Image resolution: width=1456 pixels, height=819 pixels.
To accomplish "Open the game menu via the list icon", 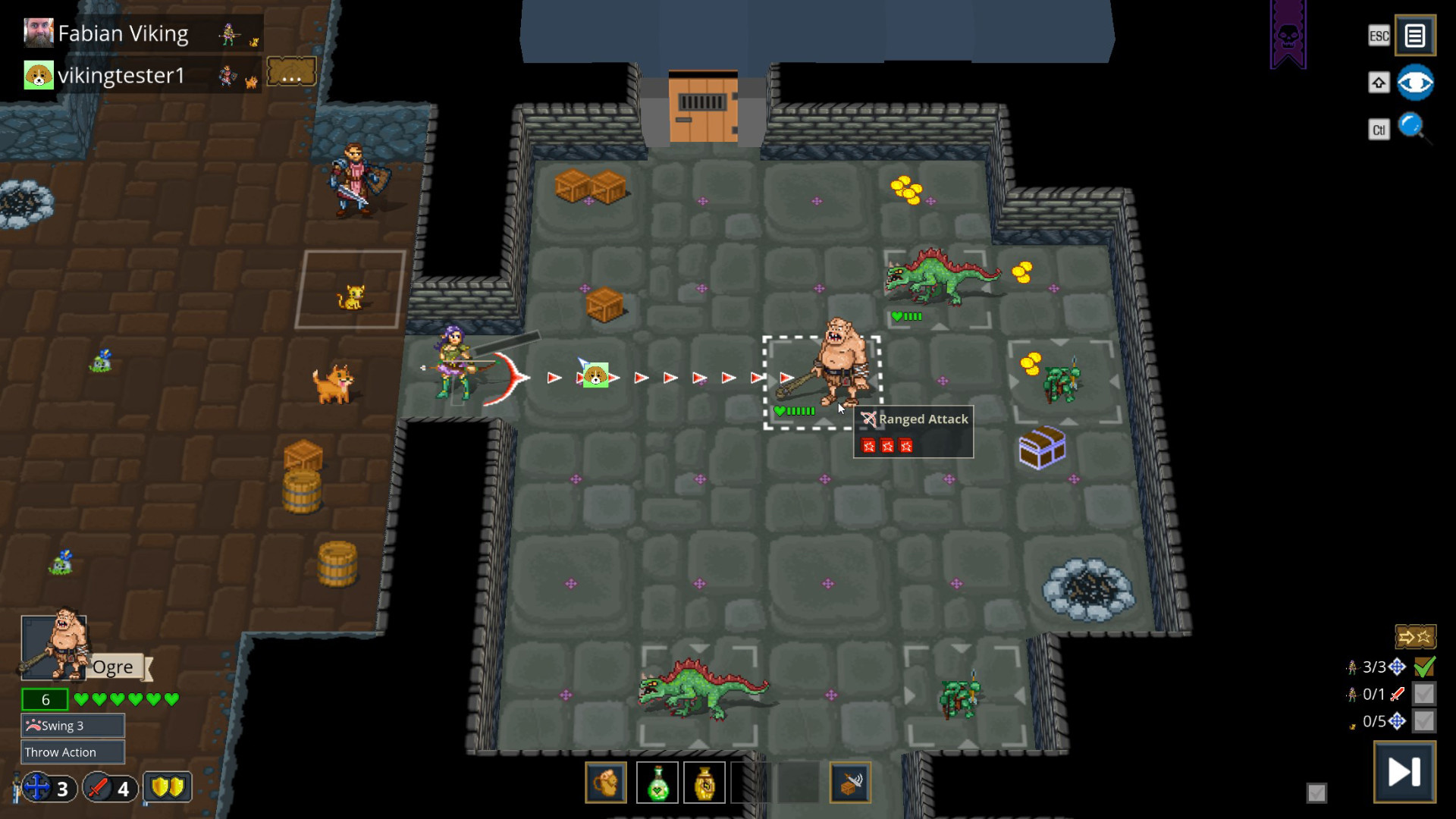I will (x=1414, y=35).
